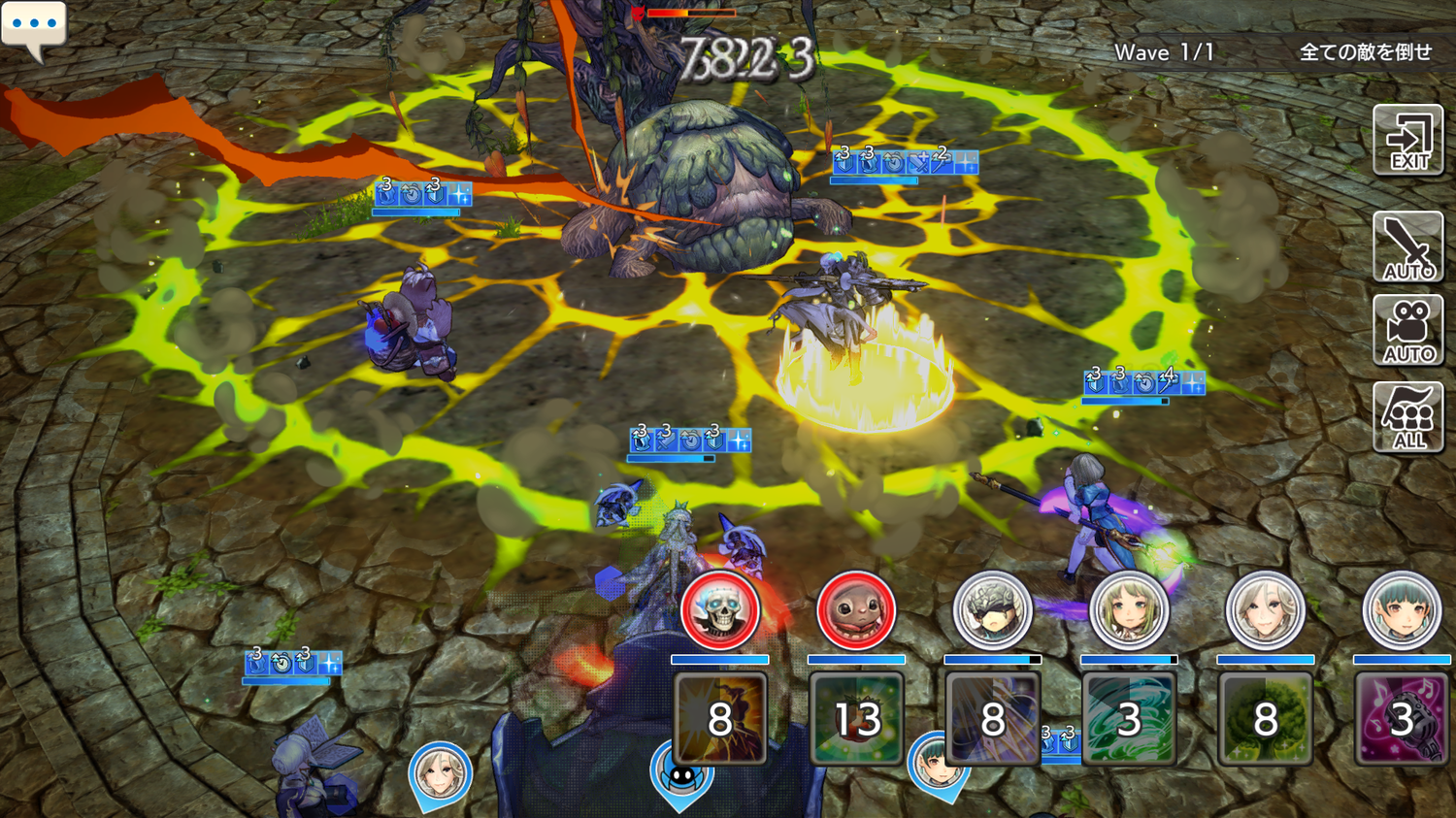This screenshot has height=818, width=1456.
Task: Select the eyepatch character portrait
Action: (x=992, y=611)
